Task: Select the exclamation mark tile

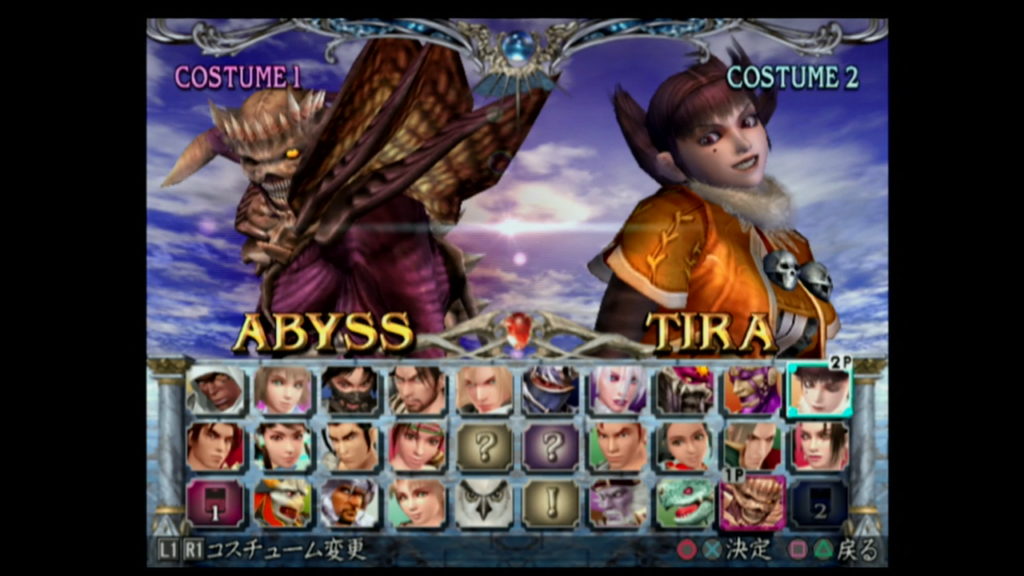Action: pyautogui.click(x=551, y=503)
